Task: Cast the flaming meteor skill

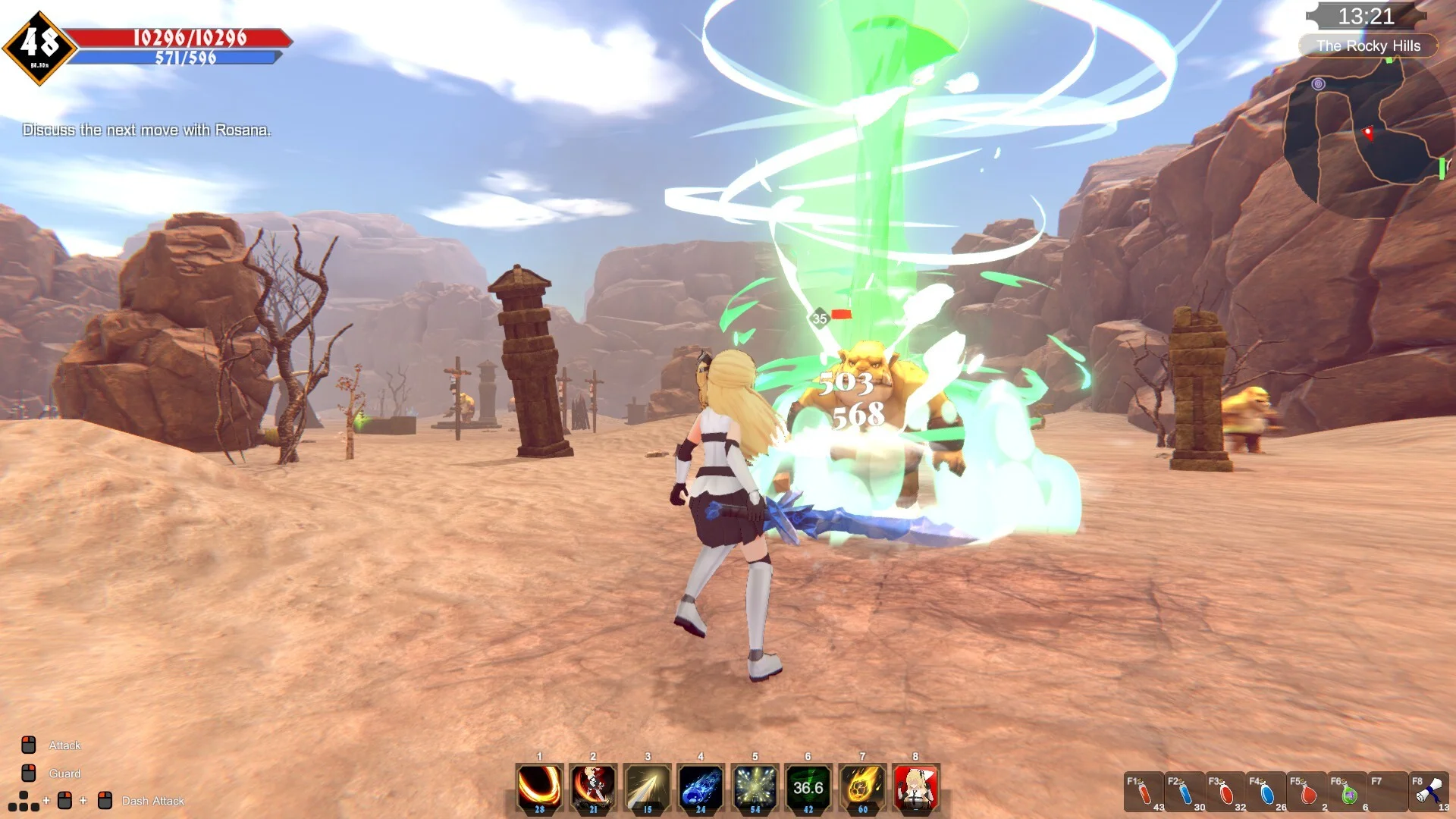Action: [x=862, y=788]
